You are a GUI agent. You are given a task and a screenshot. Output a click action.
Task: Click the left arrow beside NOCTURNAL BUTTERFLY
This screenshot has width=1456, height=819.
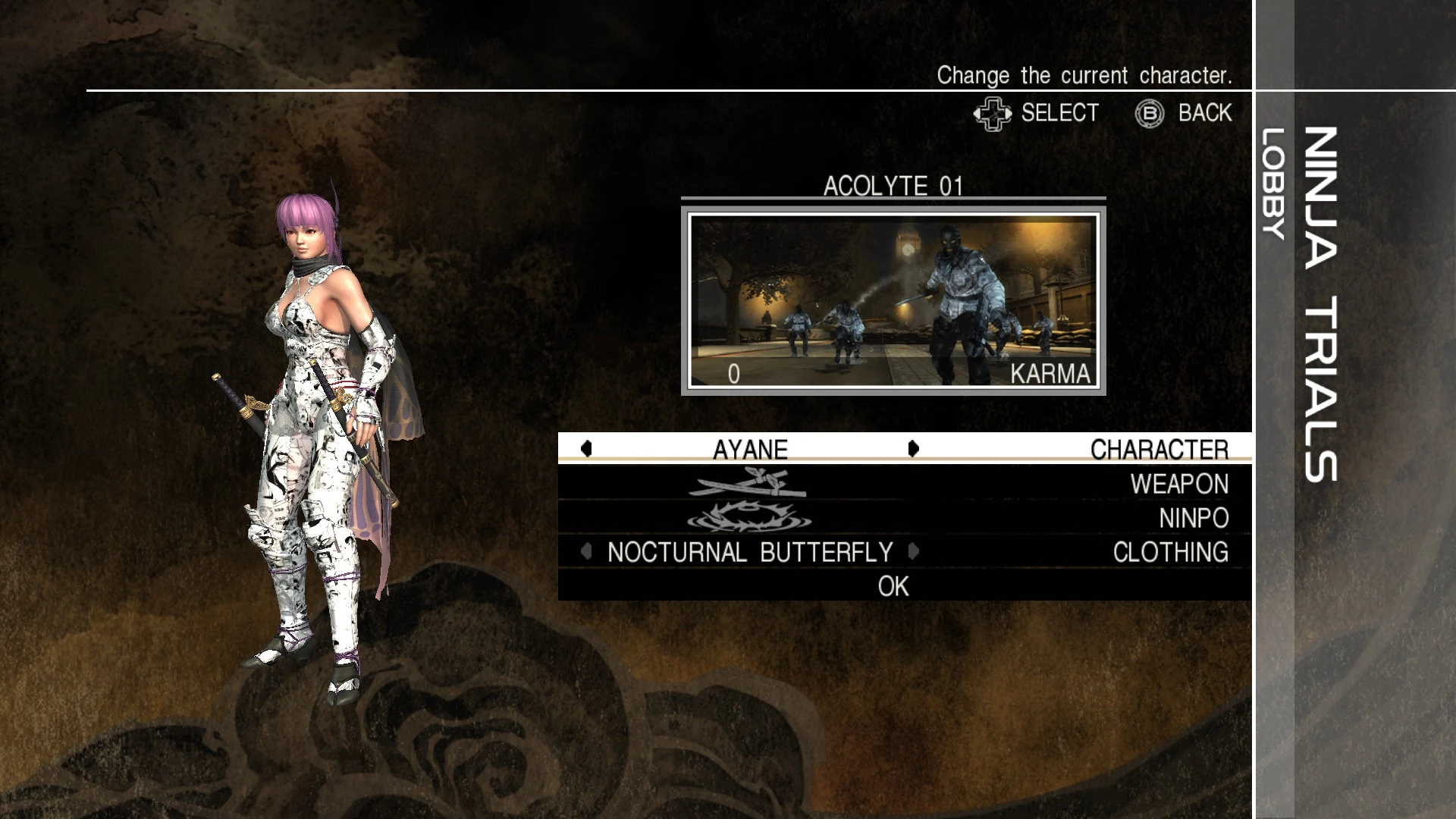[585, 552]
